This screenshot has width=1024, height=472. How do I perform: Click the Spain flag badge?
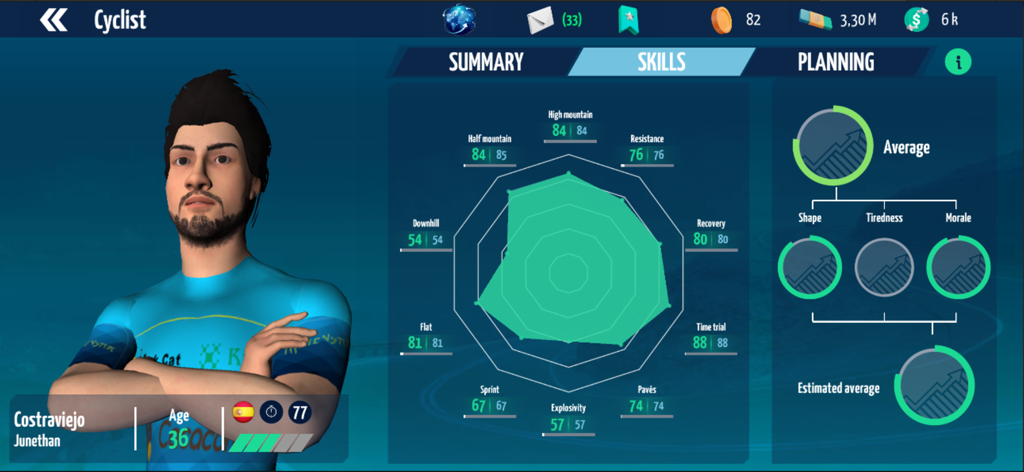242,411
